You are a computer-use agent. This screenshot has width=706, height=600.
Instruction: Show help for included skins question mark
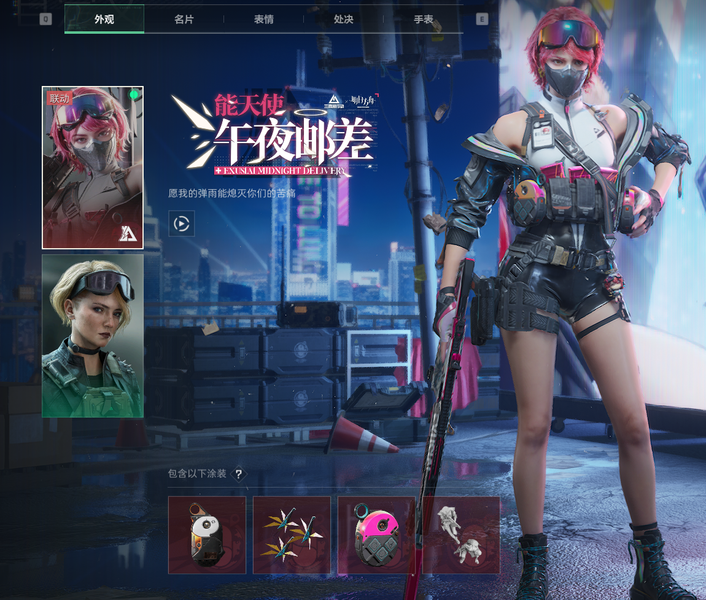(239, 474)
